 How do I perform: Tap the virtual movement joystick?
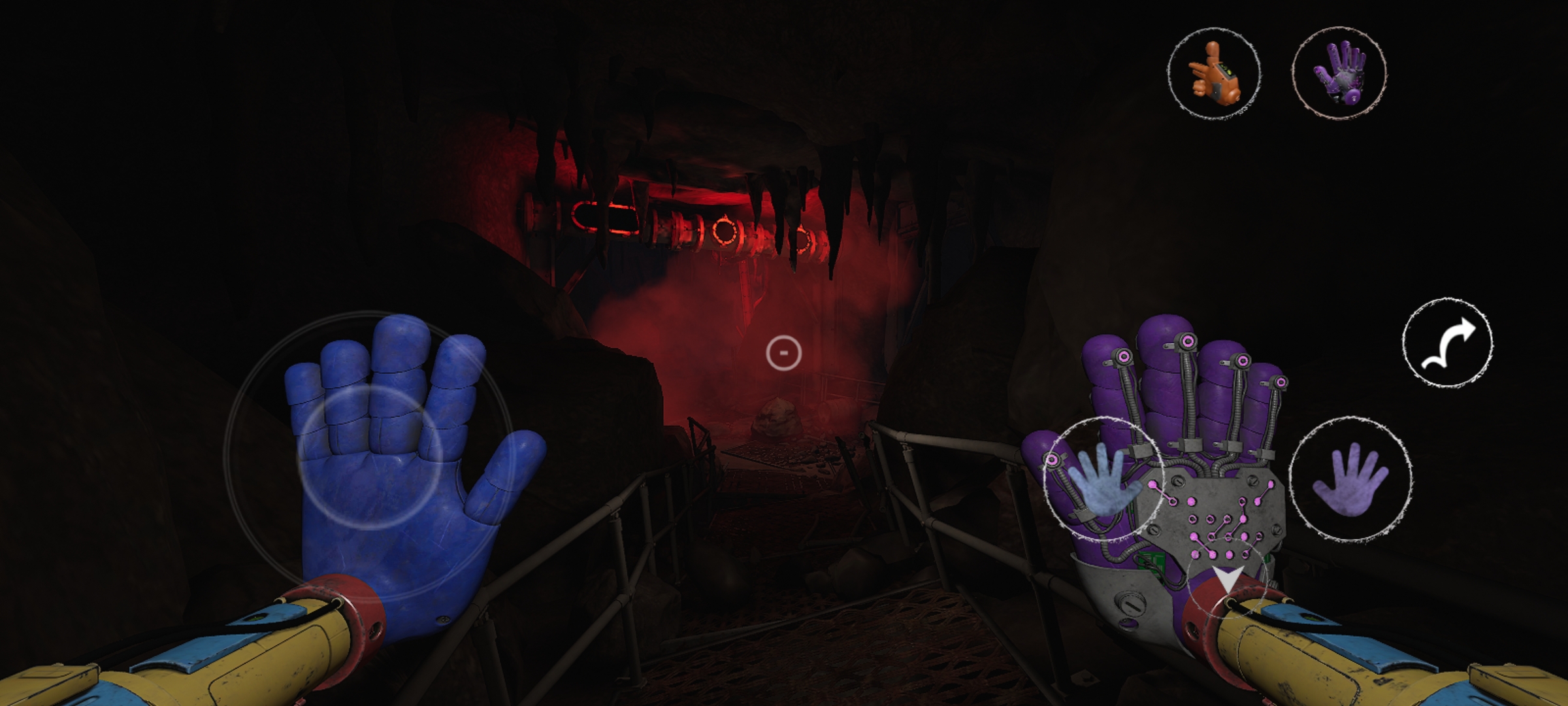tap(370, 456)
